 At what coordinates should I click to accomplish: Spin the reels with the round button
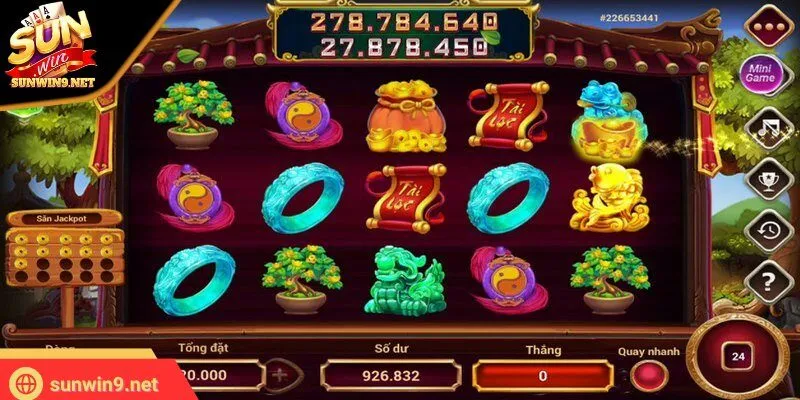pos(738,358)
